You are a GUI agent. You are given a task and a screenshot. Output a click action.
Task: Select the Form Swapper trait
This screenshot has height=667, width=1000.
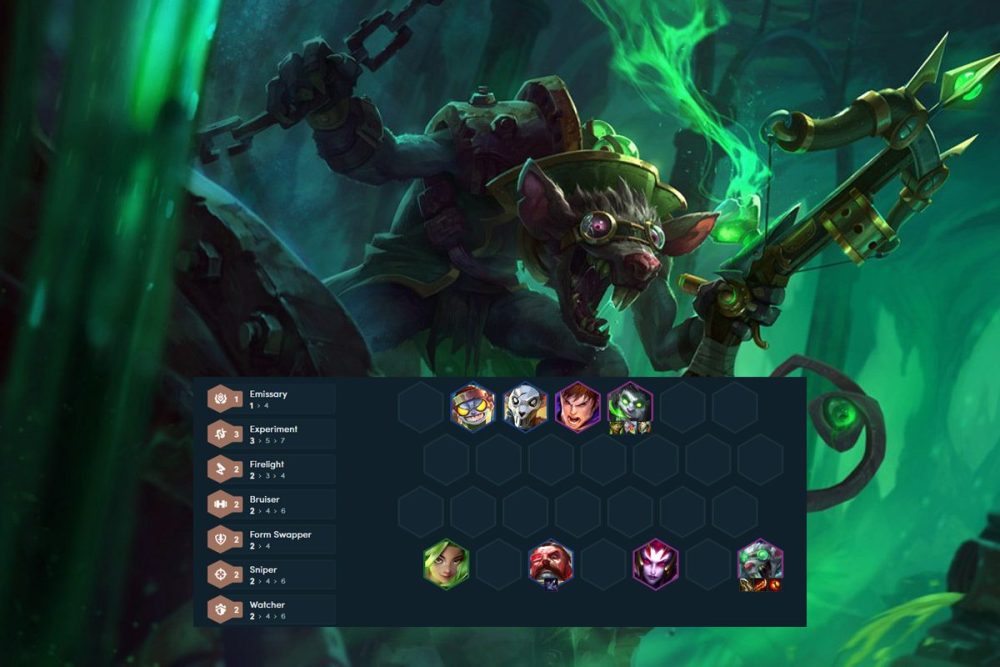point(268,540)
